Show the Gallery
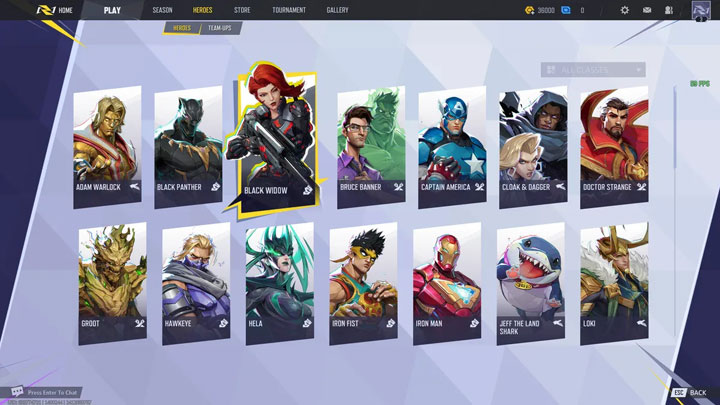Image resolution: width=720 pixels, height=405 pixels. 337,10
